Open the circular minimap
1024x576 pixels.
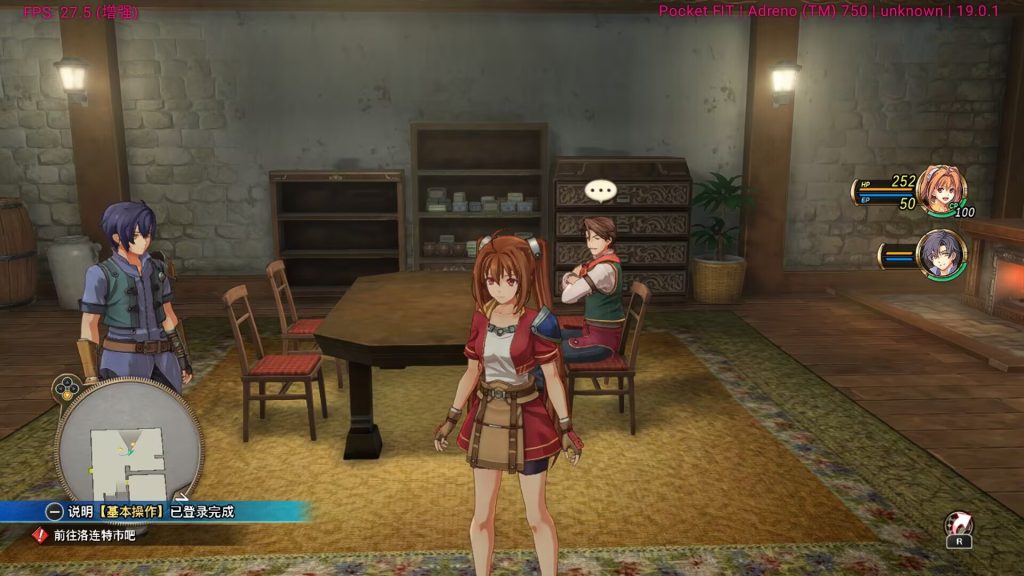(x=128, y=442)
